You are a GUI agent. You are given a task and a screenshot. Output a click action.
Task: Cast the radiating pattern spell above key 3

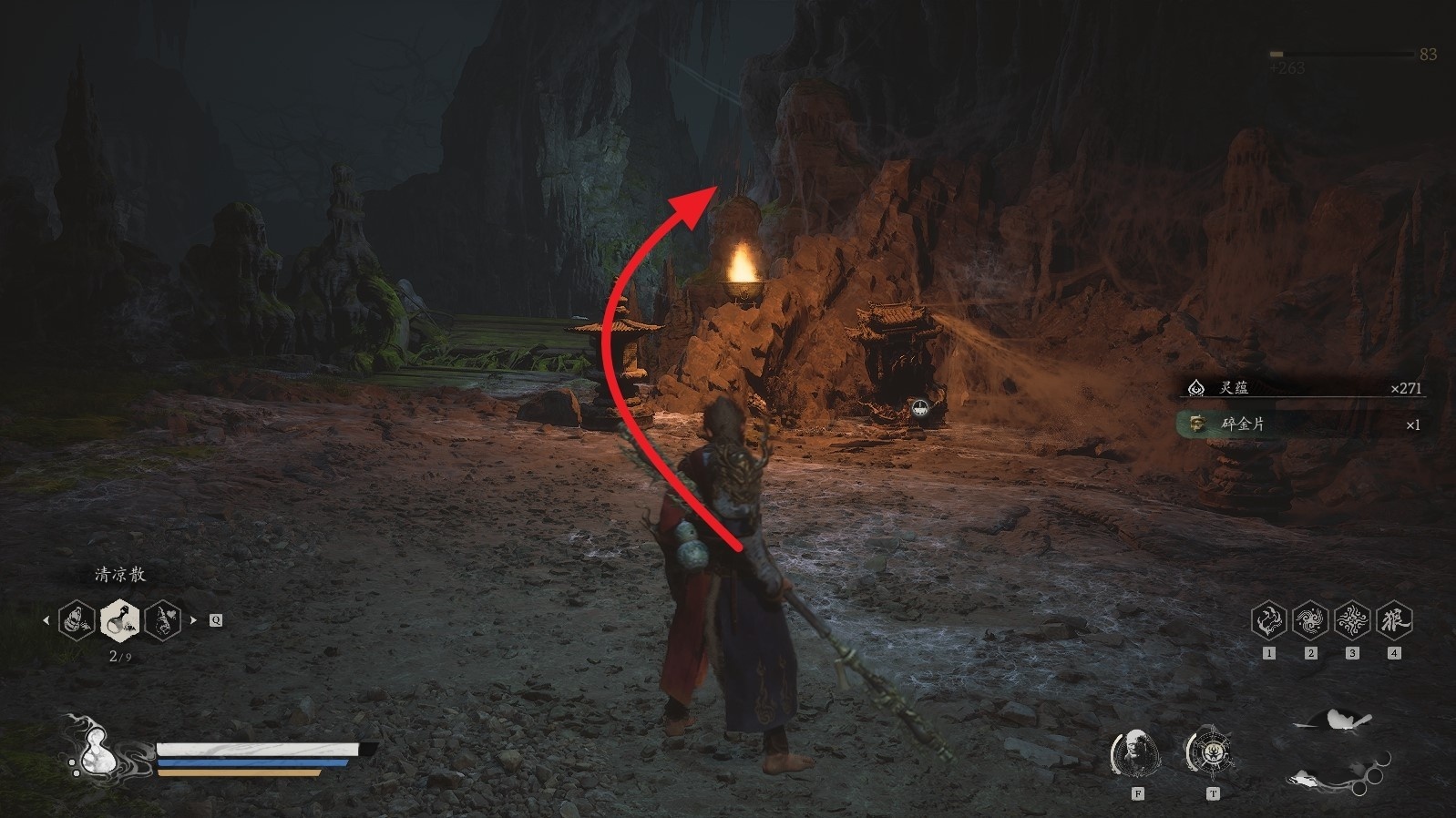pos(1352,620)
